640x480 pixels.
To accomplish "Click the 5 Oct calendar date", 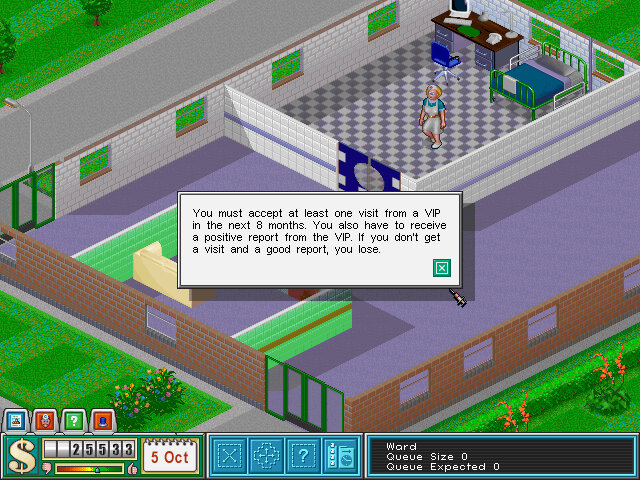I will click(169, 457).
